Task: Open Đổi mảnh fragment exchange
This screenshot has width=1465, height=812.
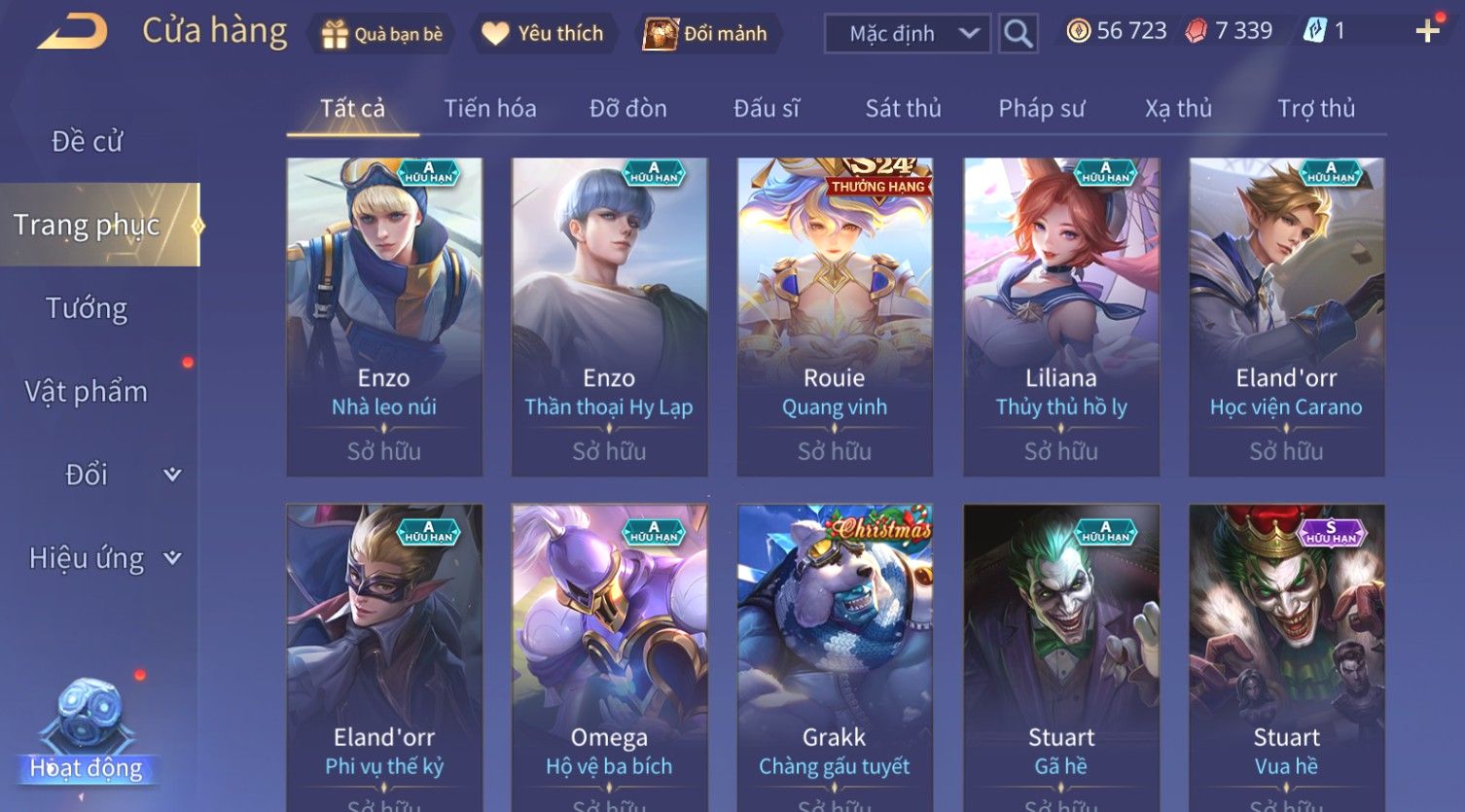Action: pos(707,34)
